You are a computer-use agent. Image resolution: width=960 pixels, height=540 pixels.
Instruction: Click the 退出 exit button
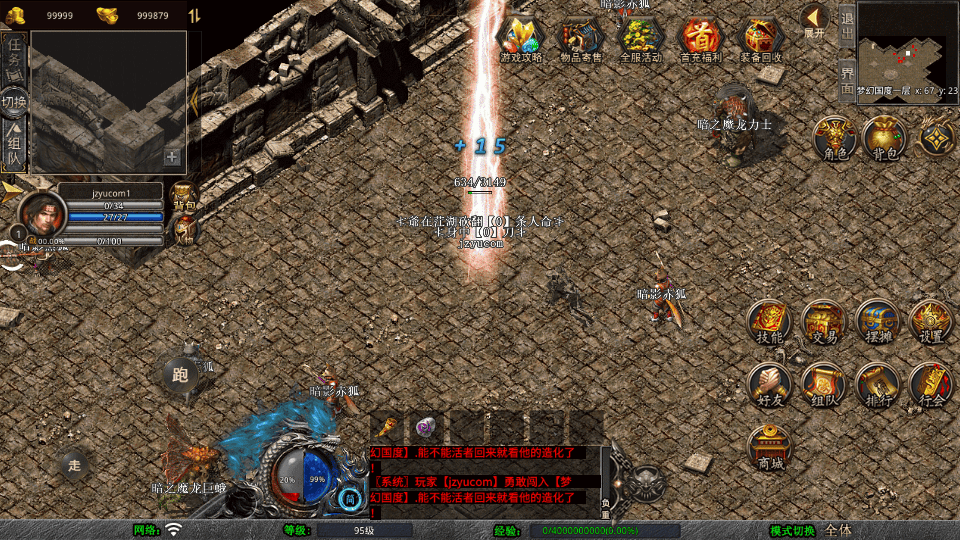point(847,26)
